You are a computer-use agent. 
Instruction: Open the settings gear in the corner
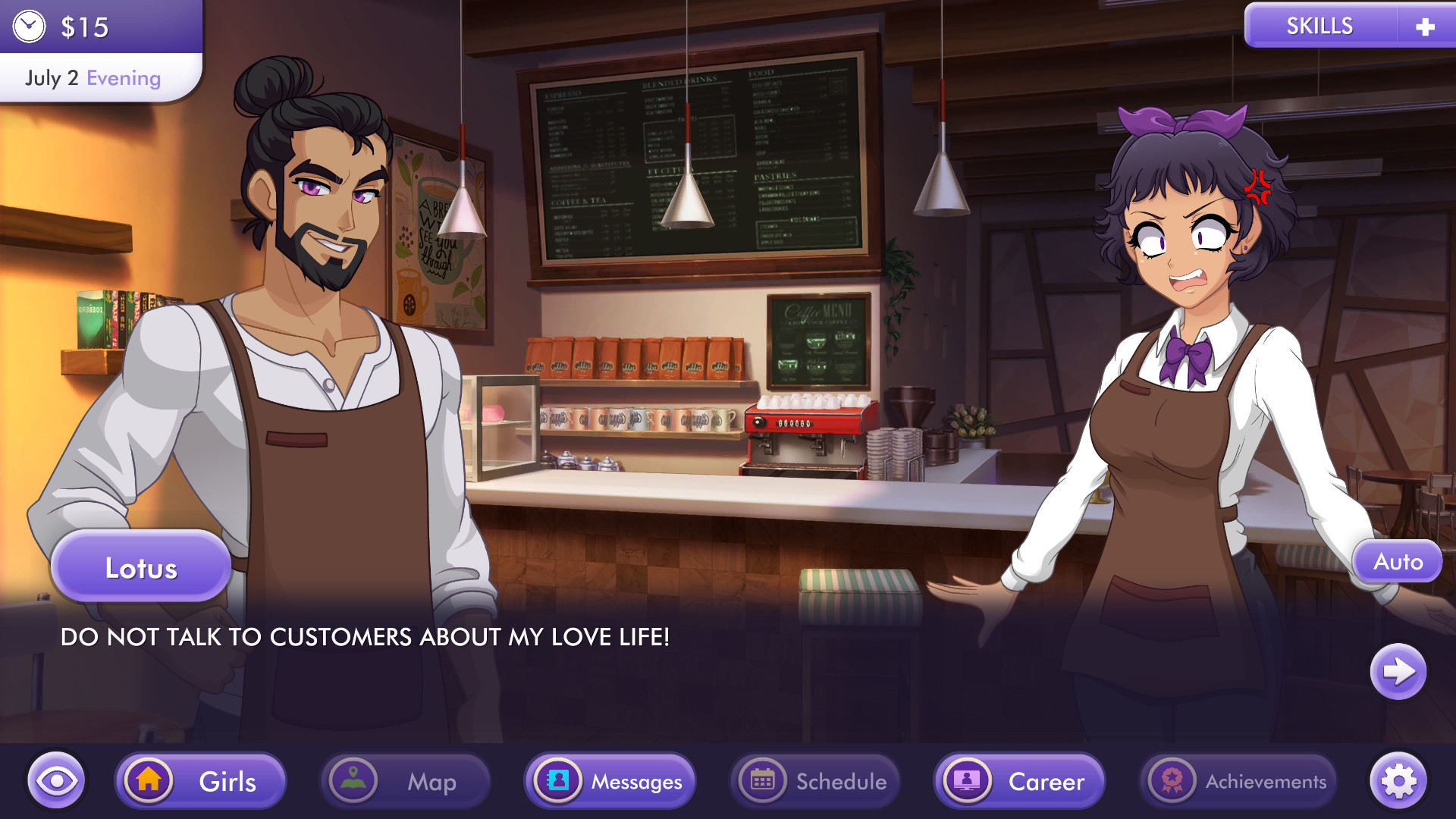[x=1399, y=780]
